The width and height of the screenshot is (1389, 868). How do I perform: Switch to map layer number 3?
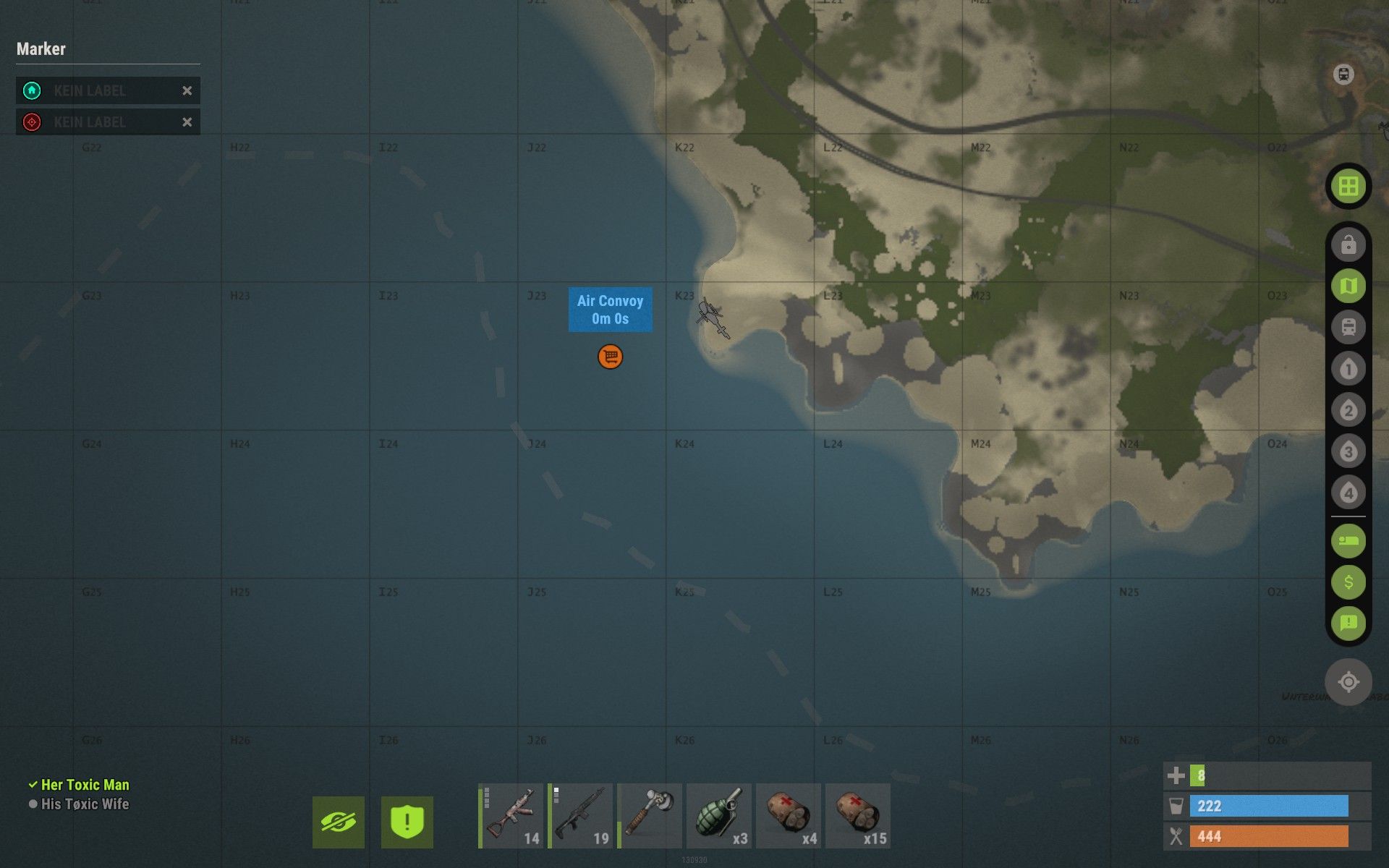(x=1348, y=452)
